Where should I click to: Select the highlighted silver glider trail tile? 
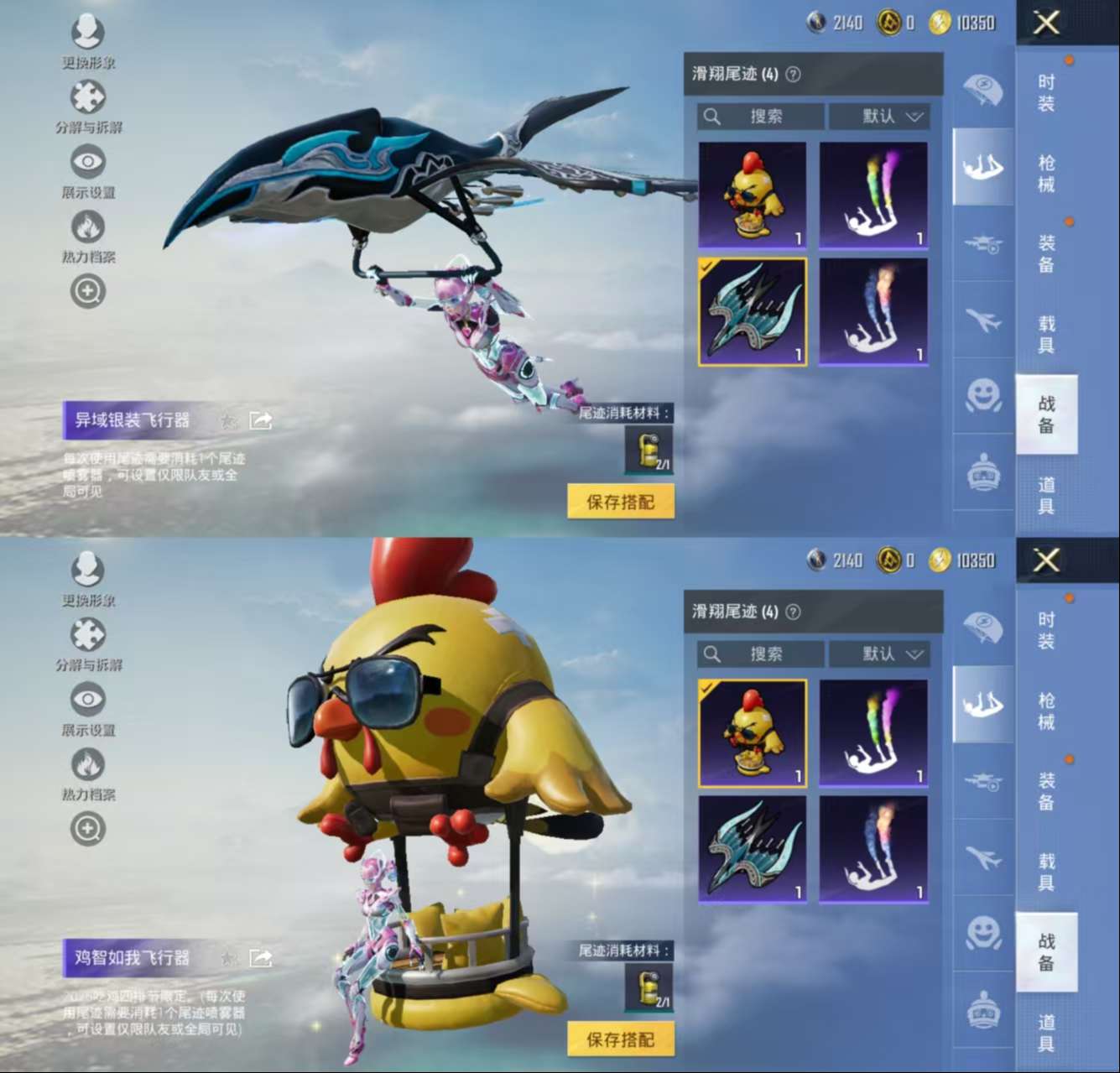coord(753,312)
